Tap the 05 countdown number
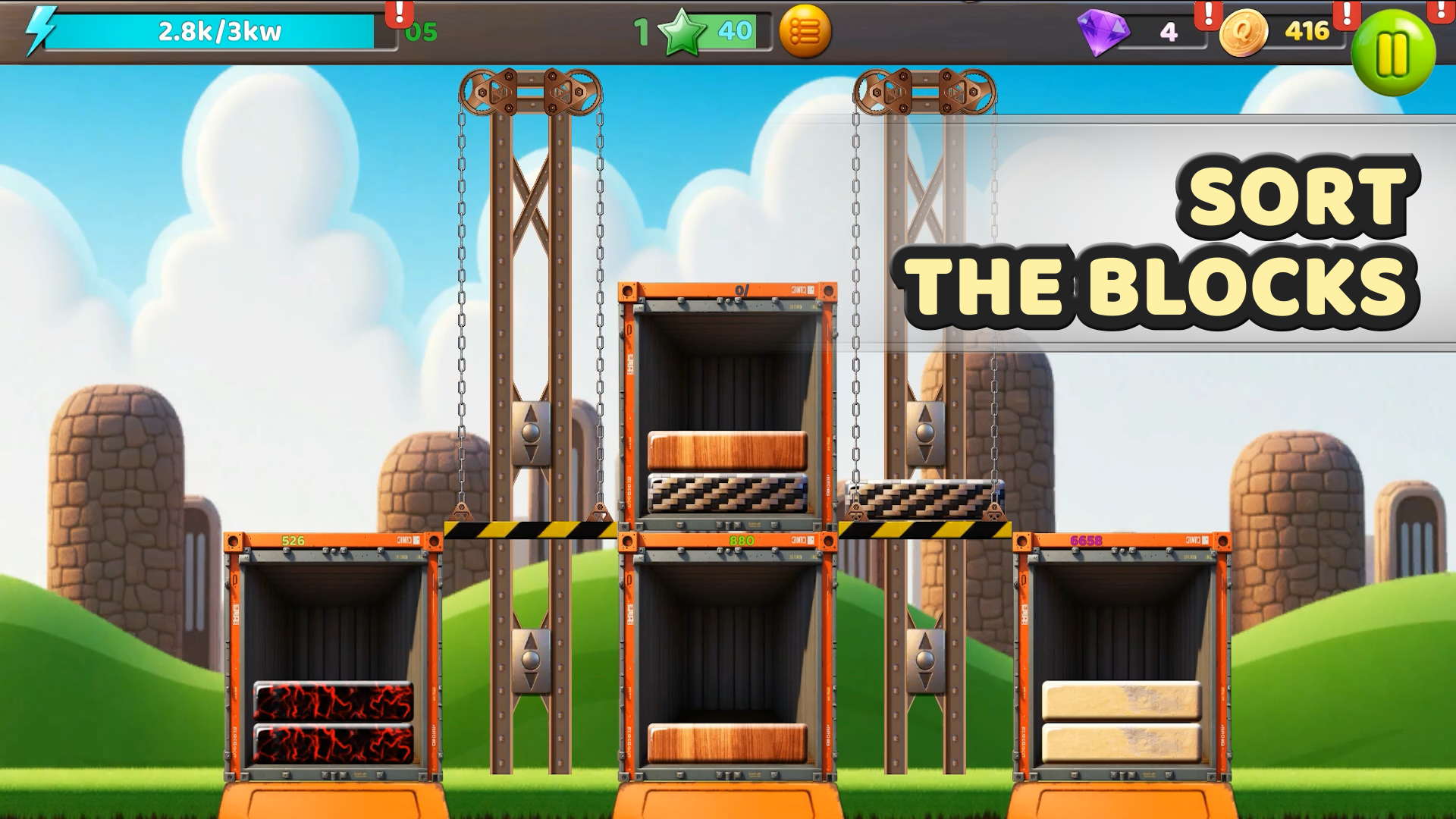 point(422,32)
